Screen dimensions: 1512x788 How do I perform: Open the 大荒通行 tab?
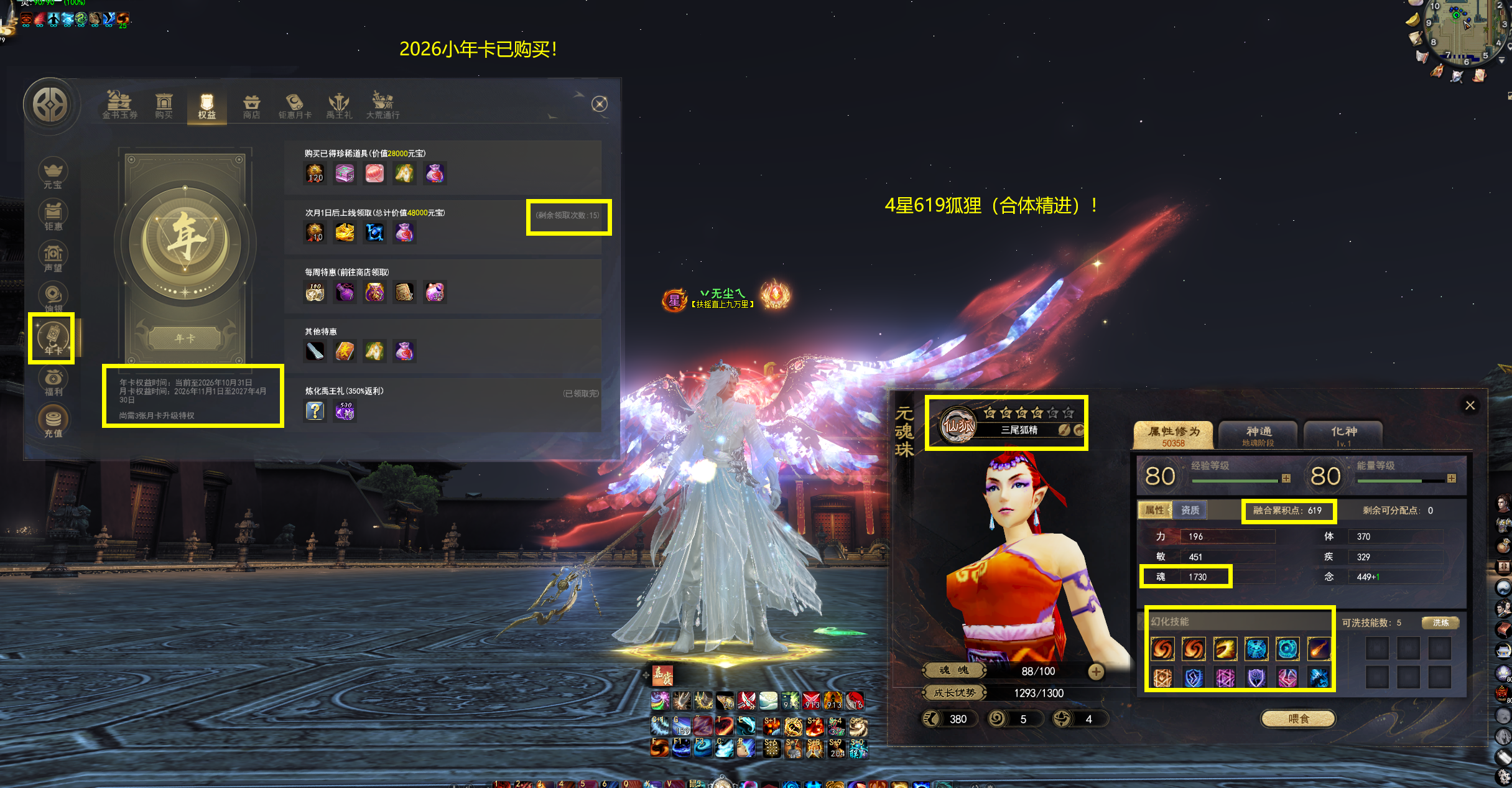(383, 105)
